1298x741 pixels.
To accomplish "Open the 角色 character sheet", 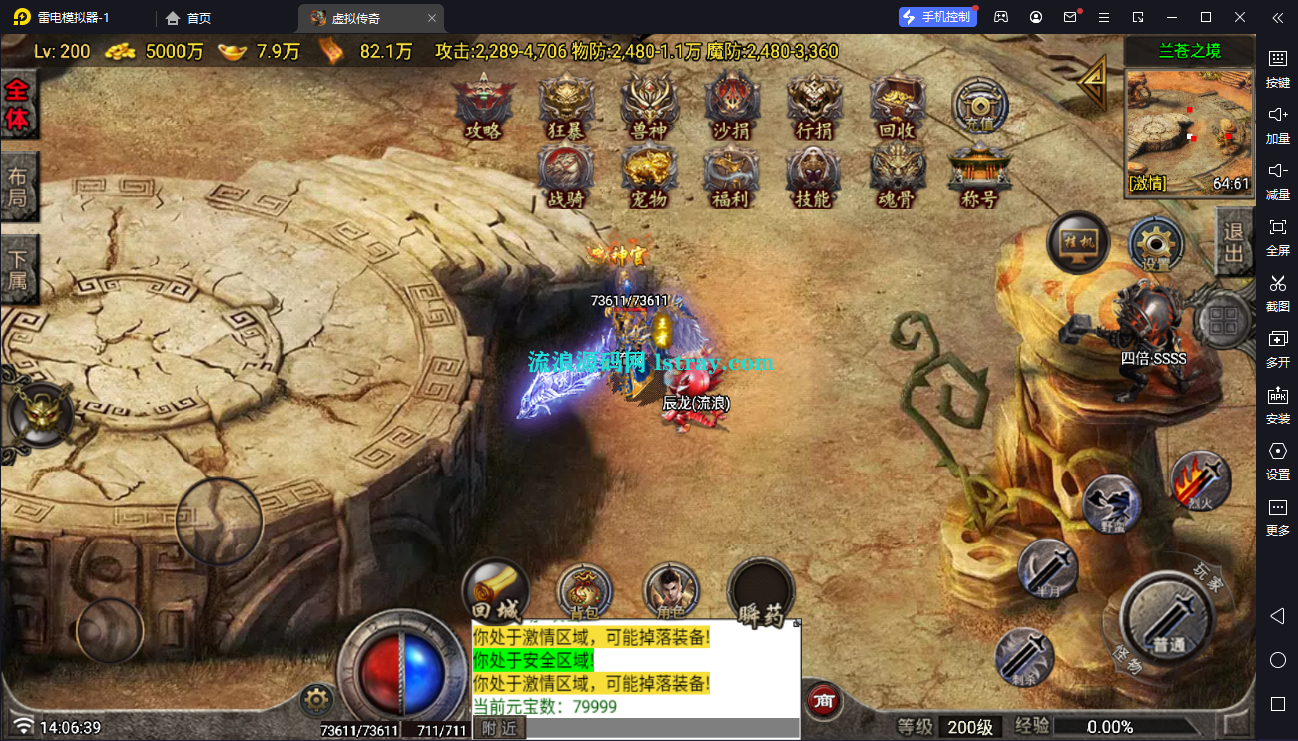I will 671,591.
